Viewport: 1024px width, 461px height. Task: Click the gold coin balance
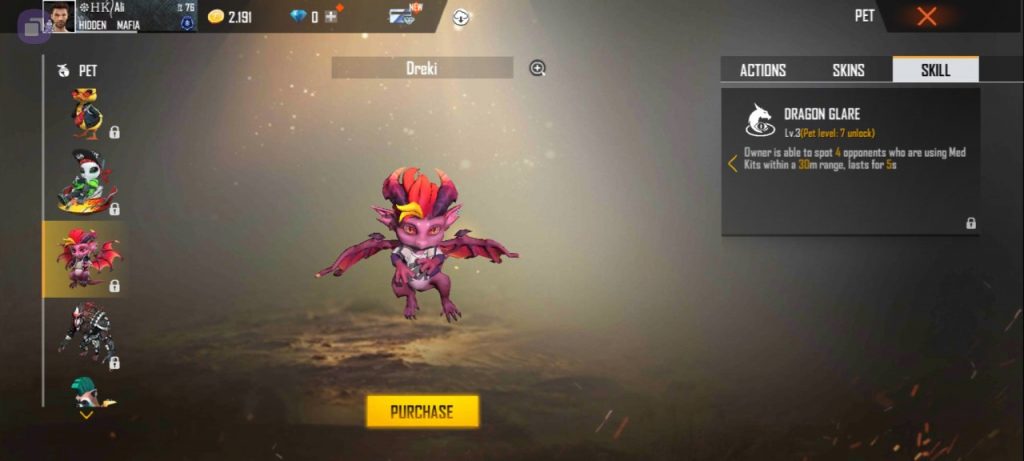(229, 17)
